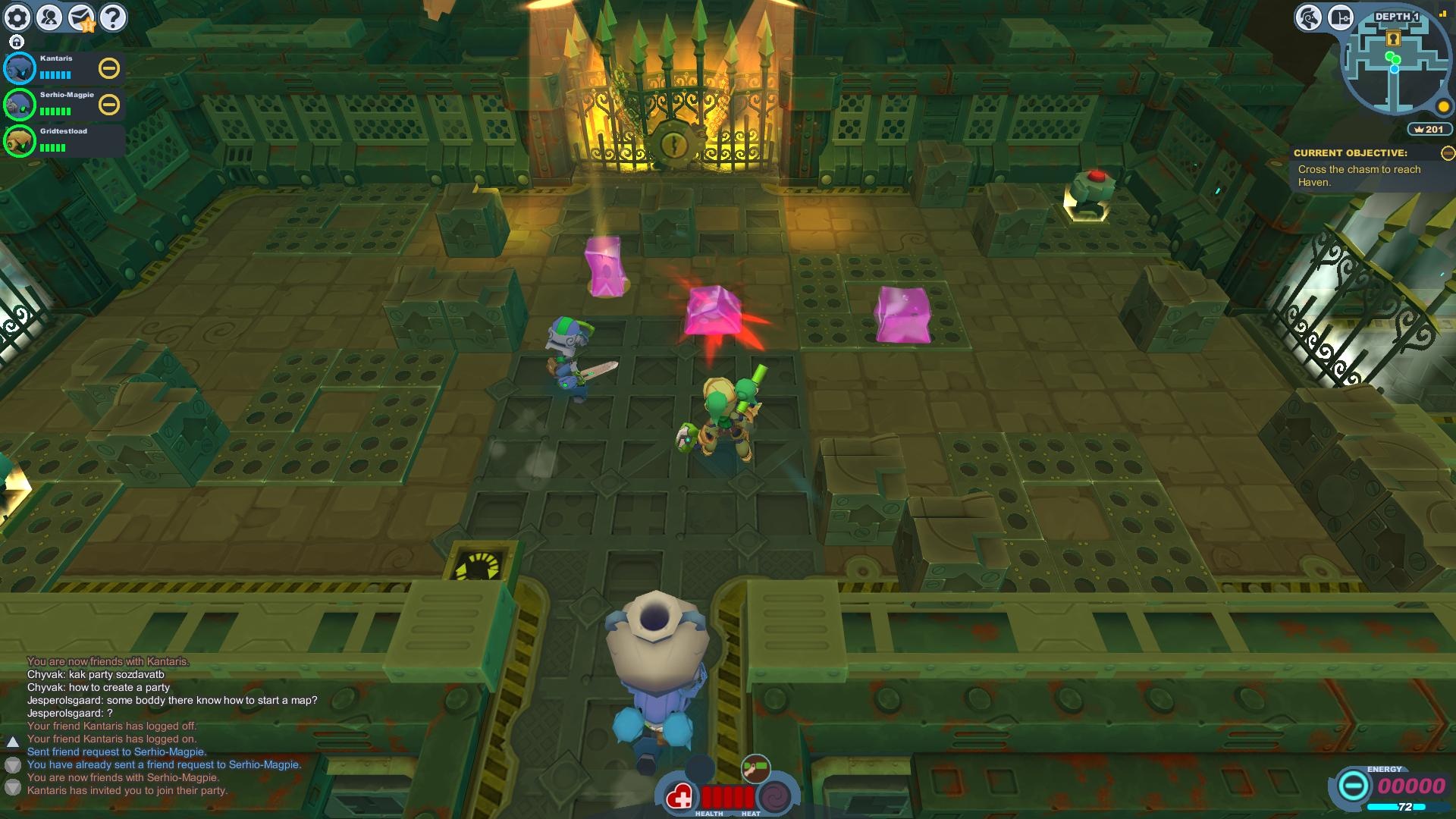Open the question mark help

click(113, 17)
